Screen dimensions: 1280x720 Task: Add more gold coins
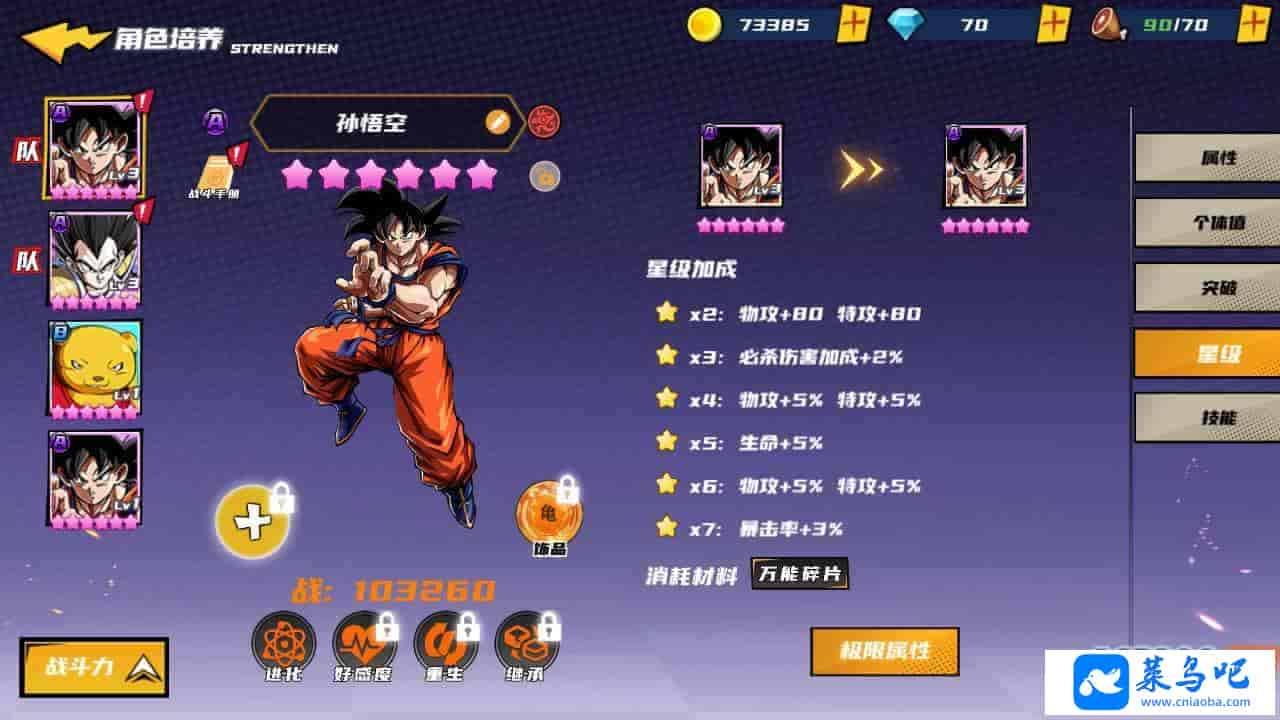[853, 24]
